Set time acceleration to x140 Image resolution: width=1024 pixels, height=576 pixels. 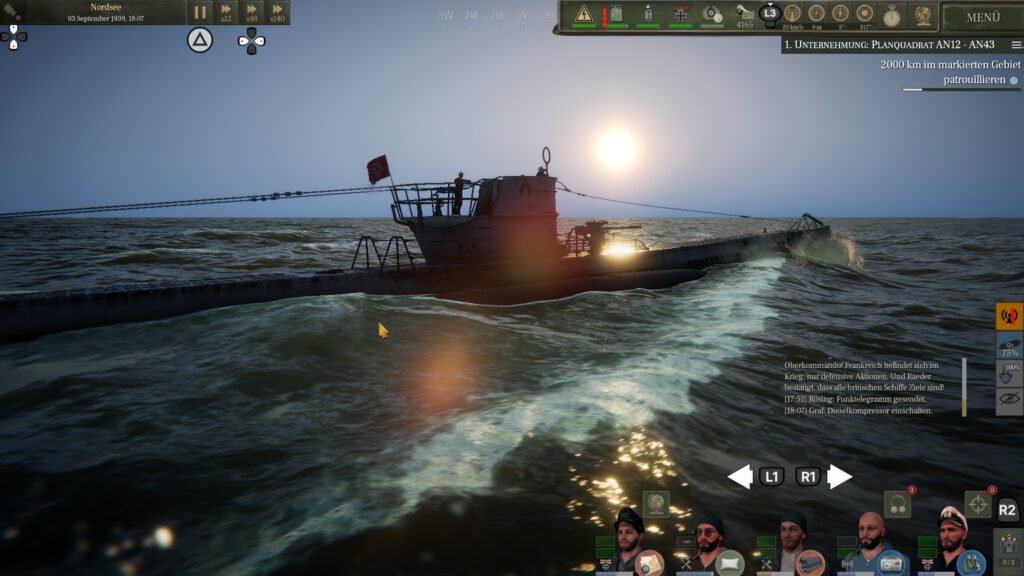(277, 13)
